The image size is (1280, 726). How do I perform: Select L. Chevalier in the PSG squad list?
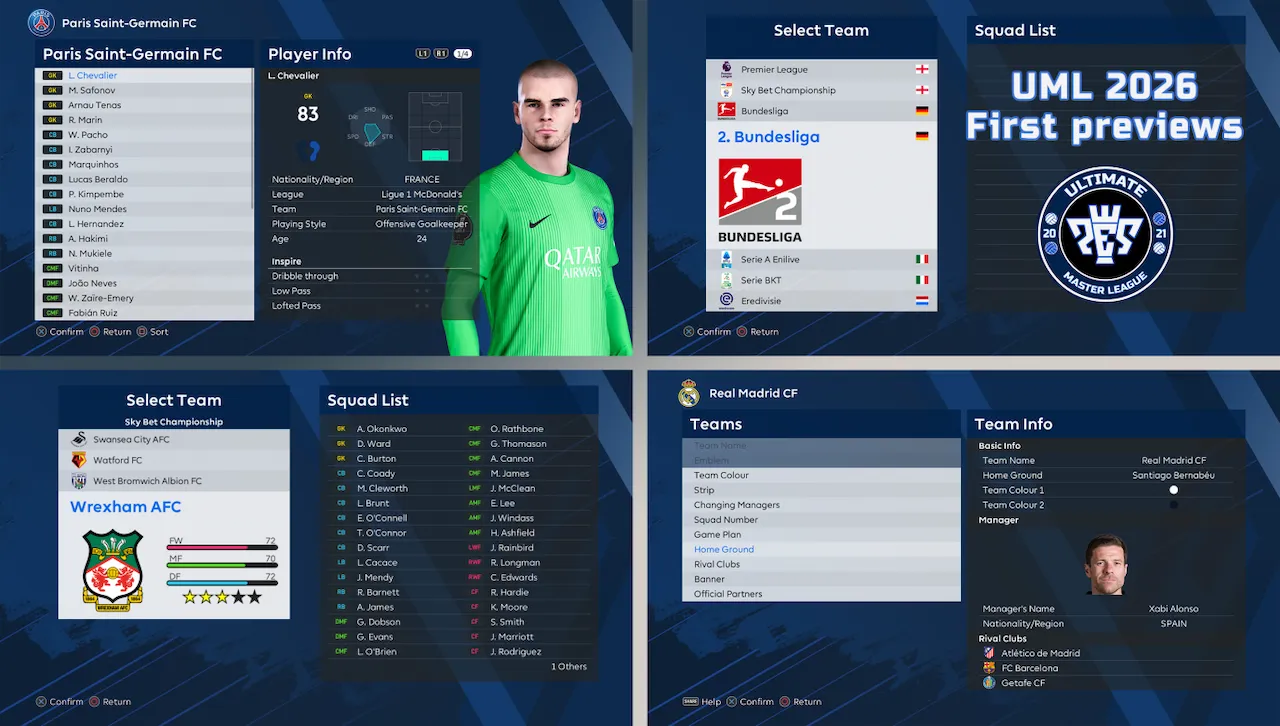91,74
